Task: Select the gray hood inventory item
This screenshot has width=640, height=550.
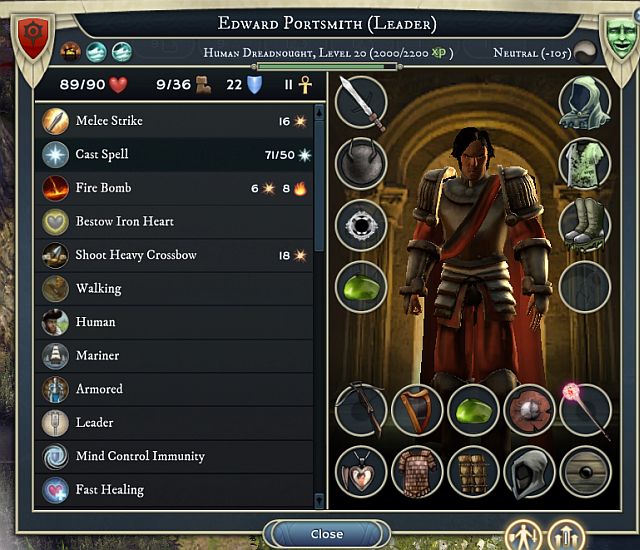Action: coord(529,472)
